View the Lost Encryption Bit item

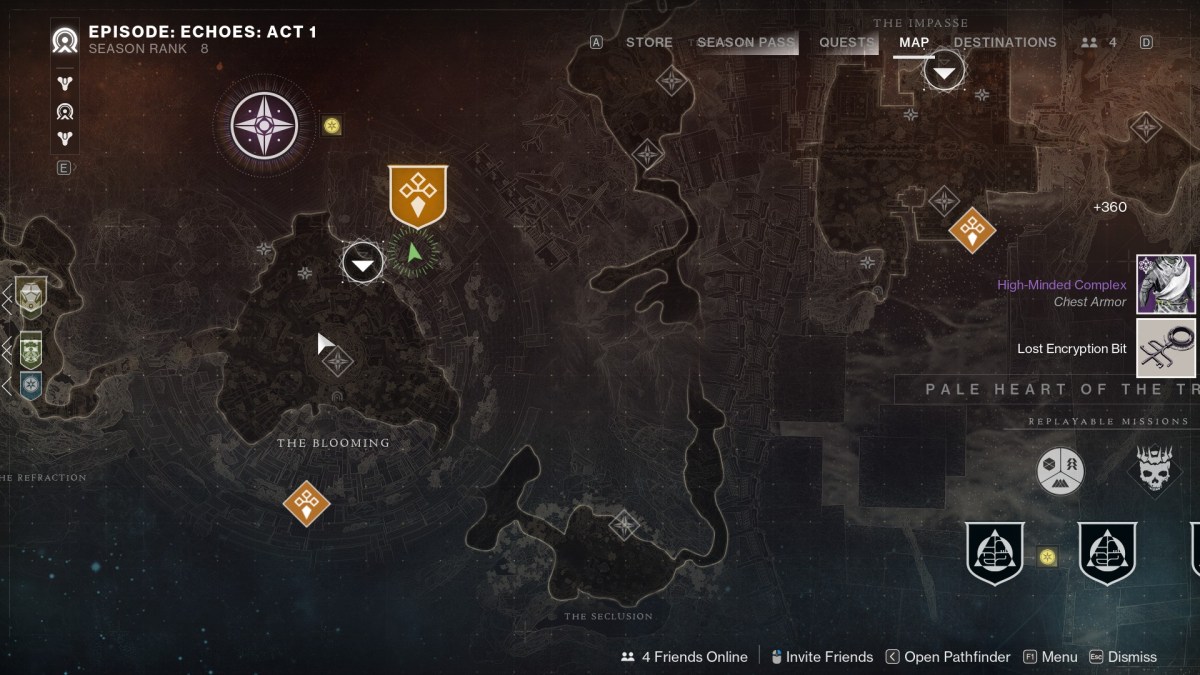coord(1166,348)
